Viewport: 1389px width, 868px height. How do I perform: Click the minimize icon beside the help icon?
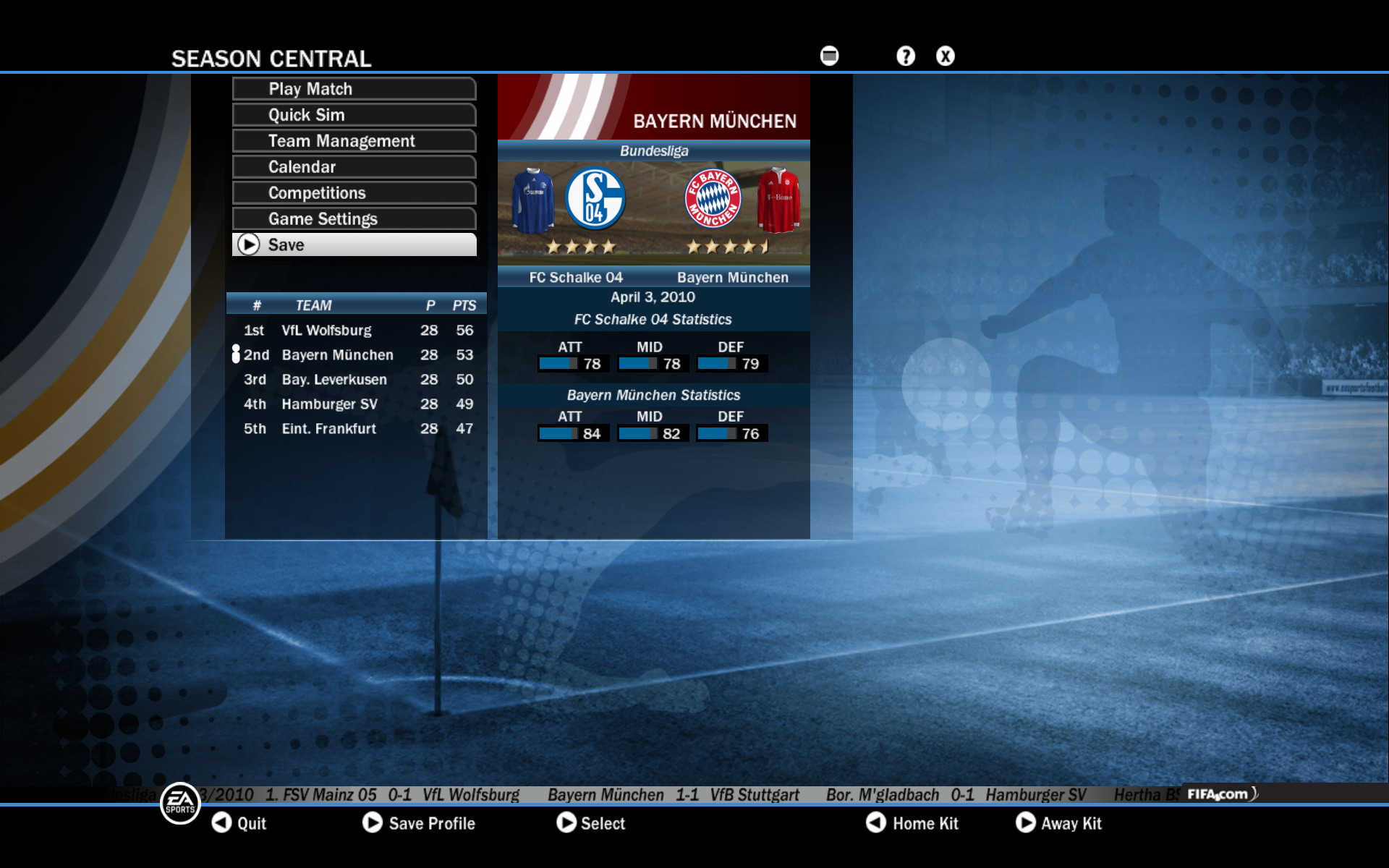point(830,56)
